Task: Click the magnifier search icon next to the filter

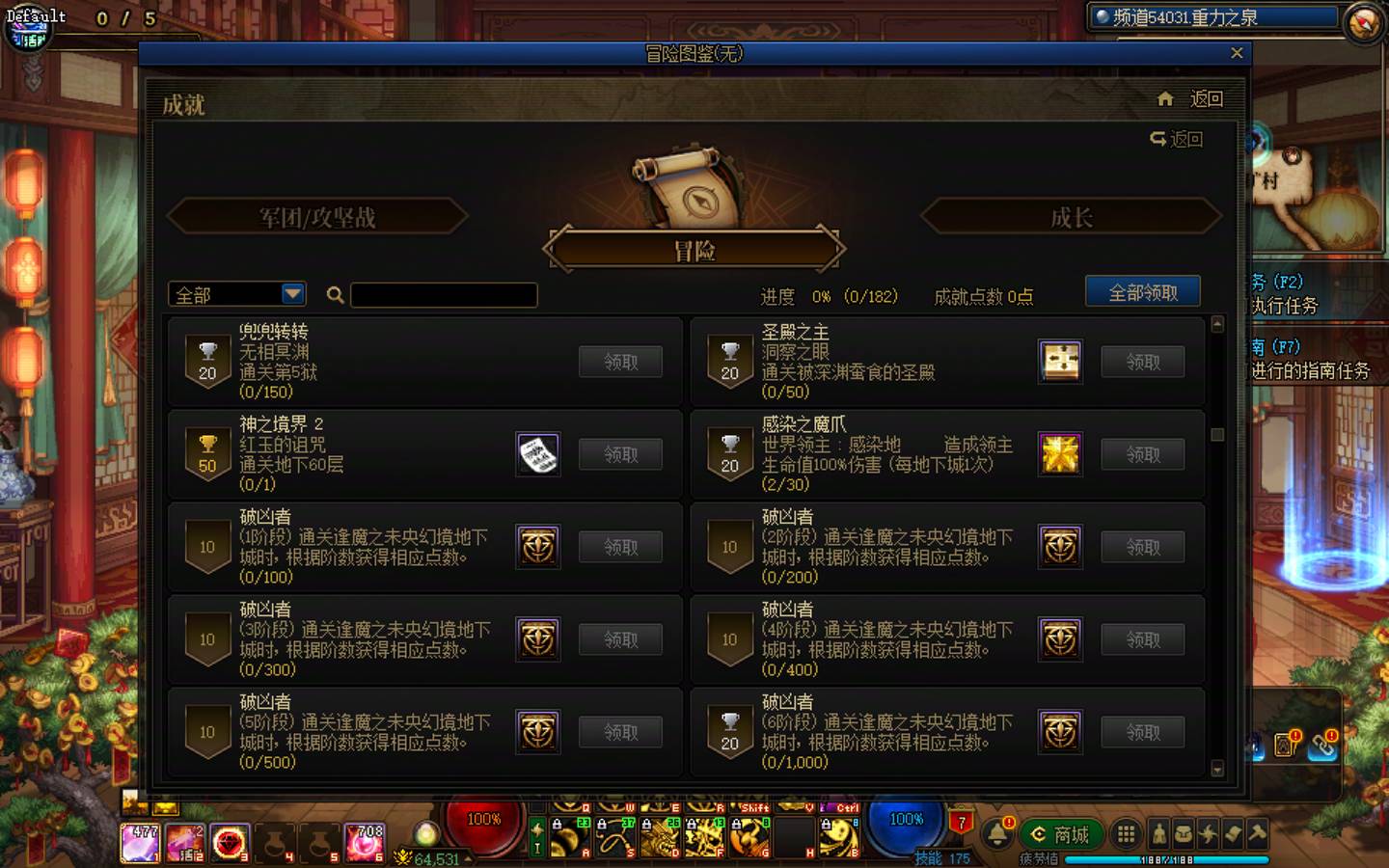Action: 334,295
